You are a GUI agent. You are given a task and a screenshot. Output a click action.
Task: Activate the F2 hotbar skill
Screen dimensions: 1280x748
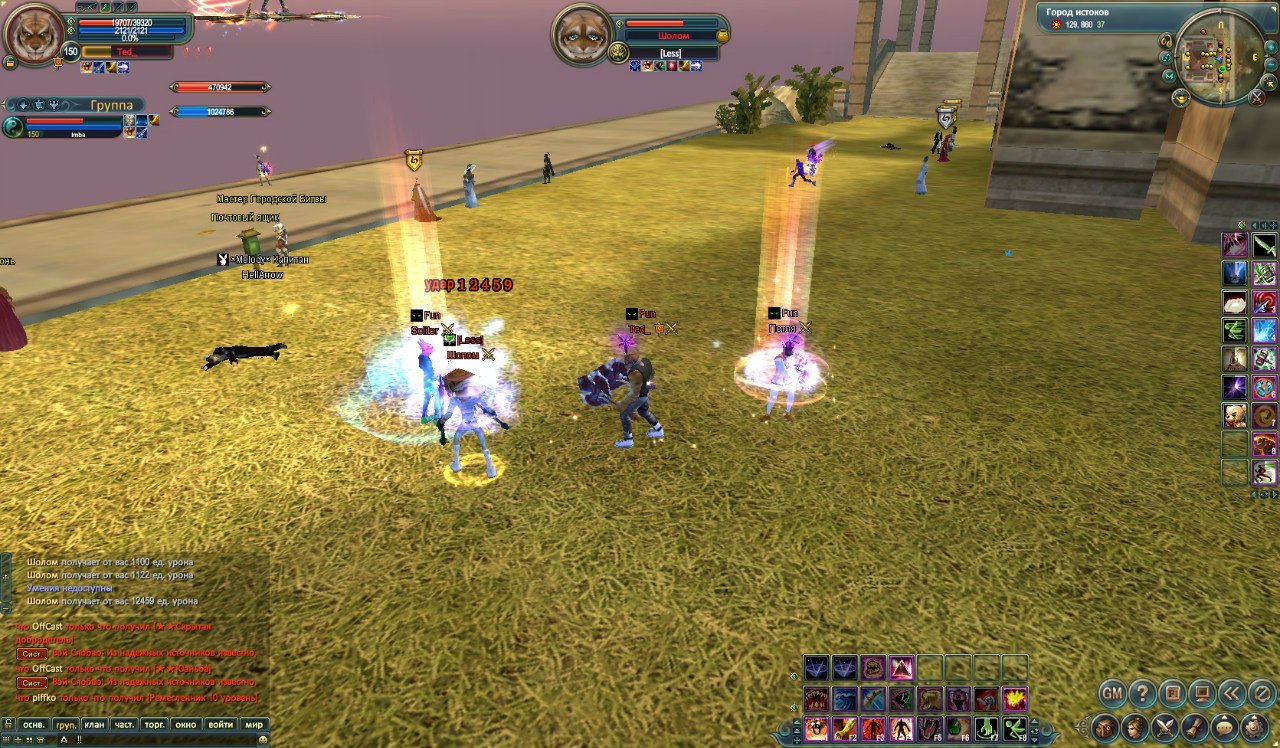(845, 728)
